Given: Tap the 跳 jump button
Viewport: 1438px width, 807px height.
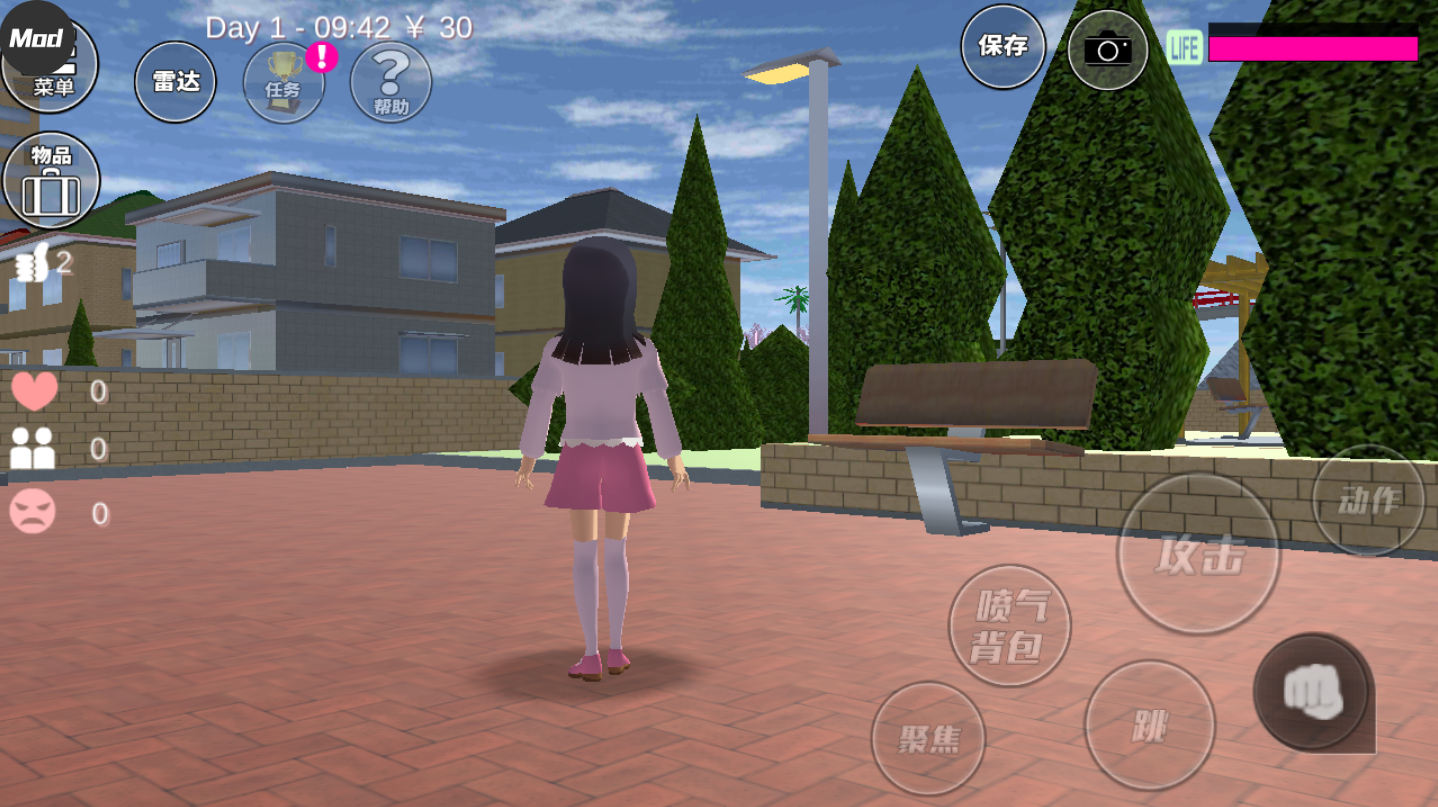Looking at the screenshot, I should point(1150,726).
